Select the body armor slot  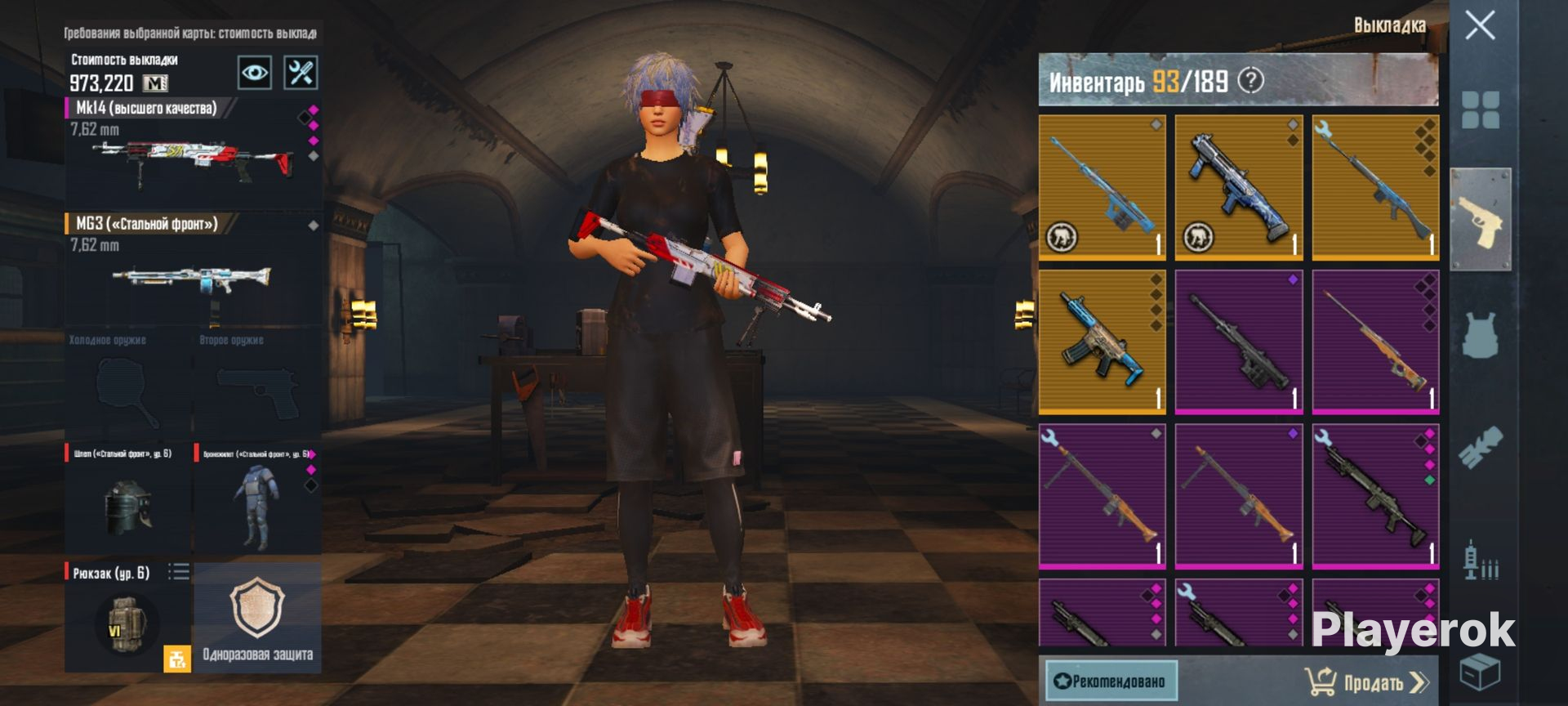(x=256, y=498)
